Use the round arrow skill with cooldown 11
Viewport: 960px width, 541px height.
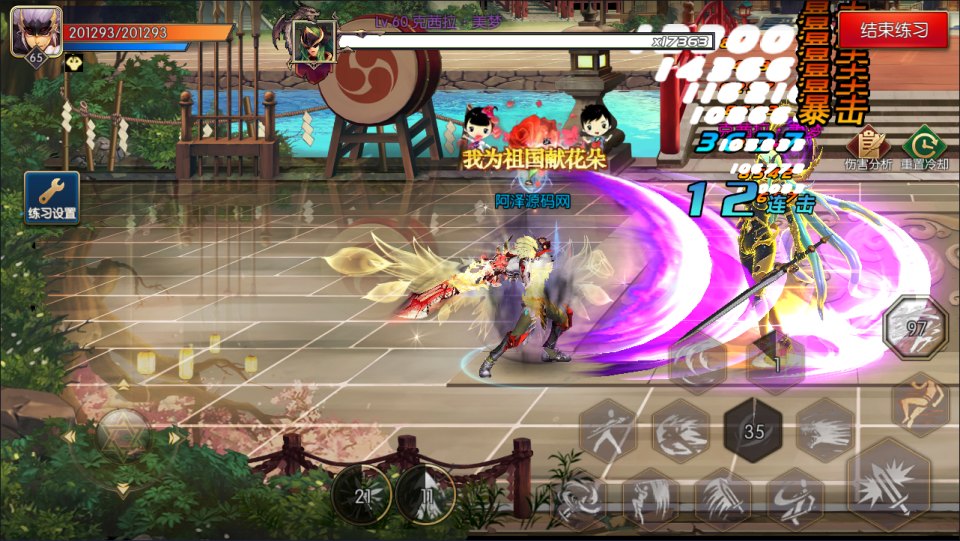pyautogui.click(x=426, y=494)
